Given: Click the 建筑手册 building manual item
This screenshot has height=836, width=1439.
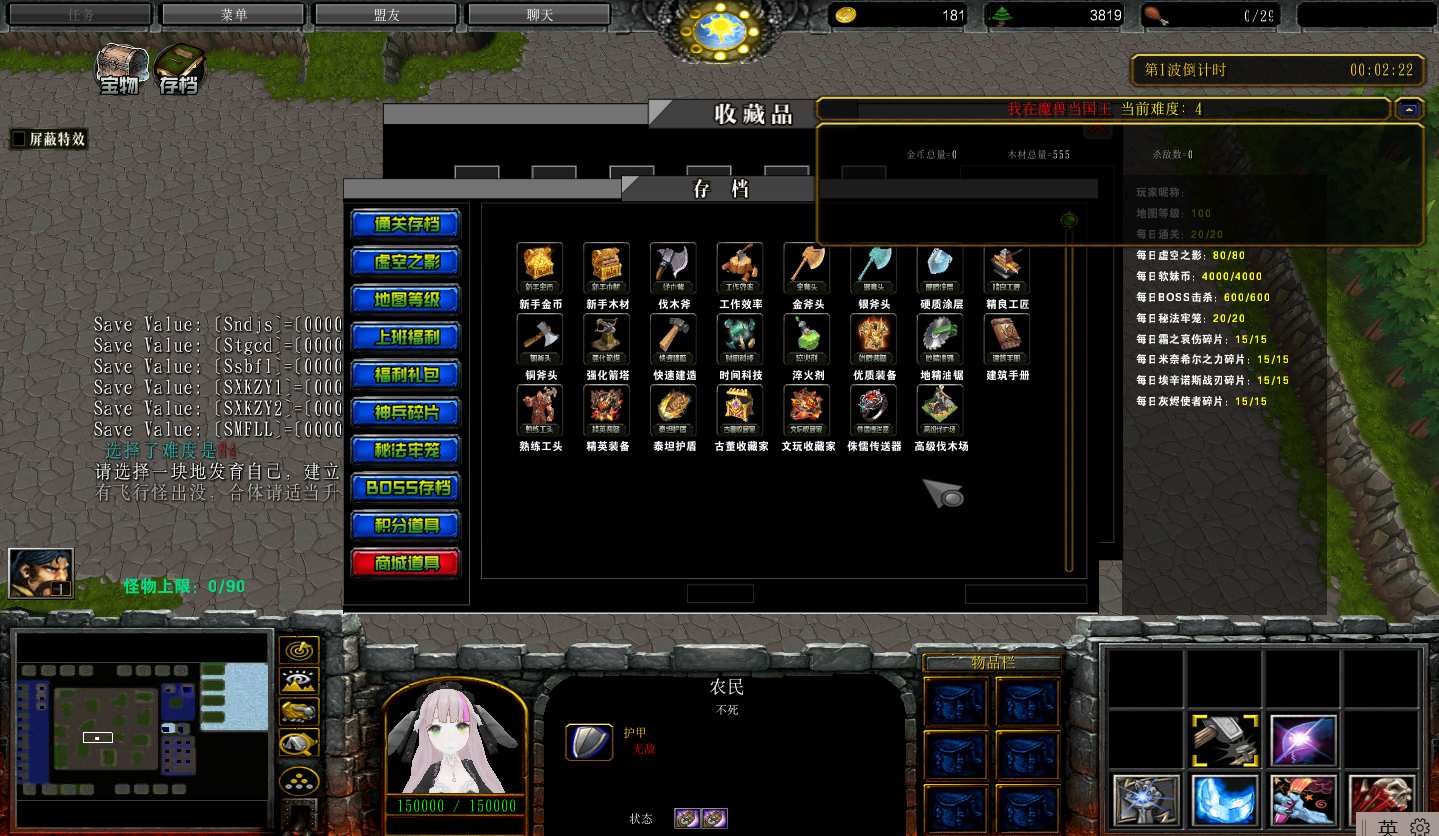Looking at the screenshot, I should click(1005, 338).
